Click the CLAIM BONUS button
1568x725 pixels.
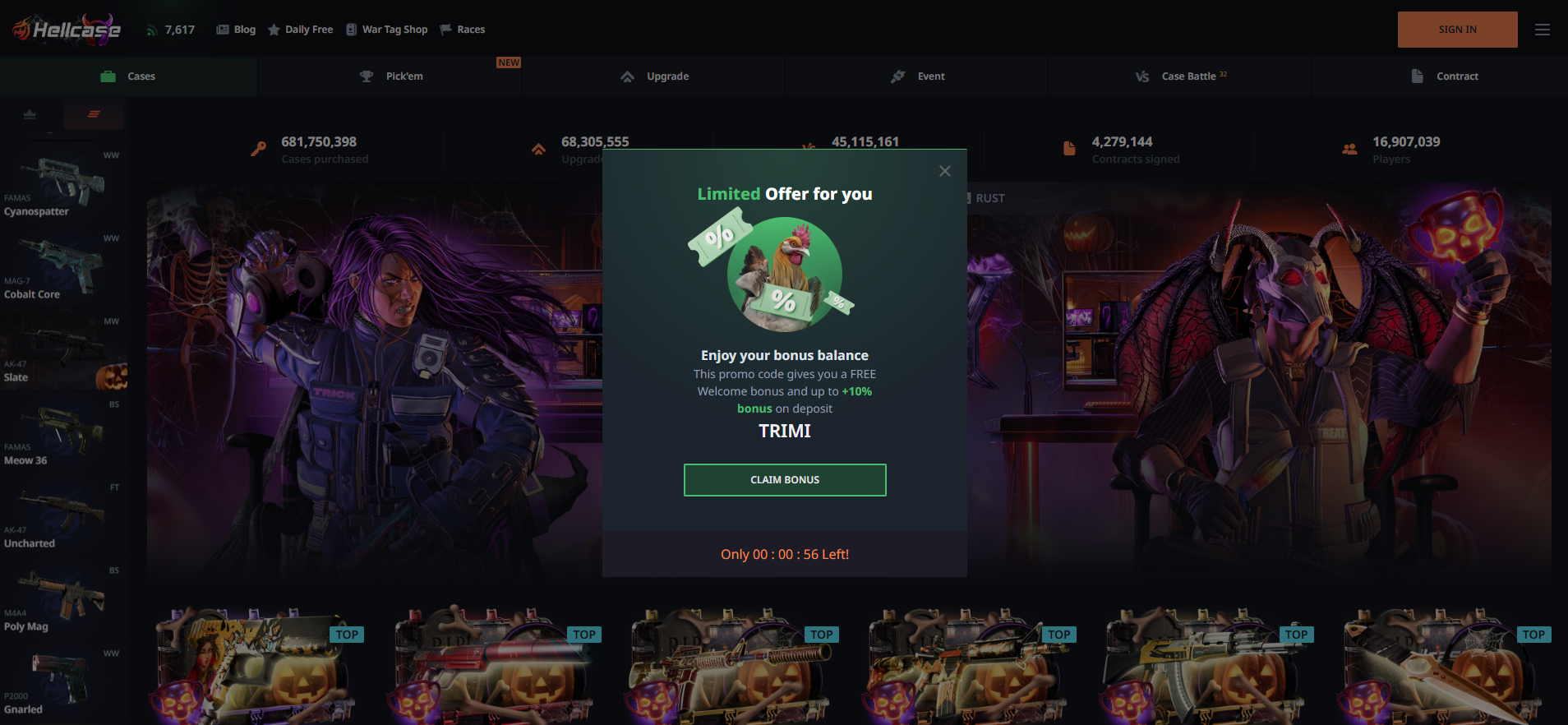785,479
